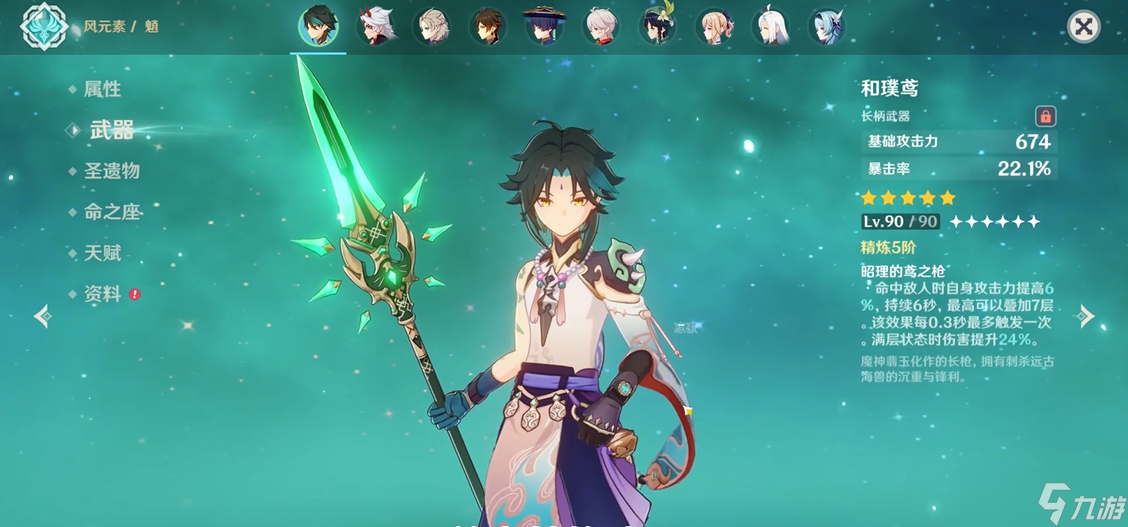Open the 属性 attributes page

pos(102,90)
